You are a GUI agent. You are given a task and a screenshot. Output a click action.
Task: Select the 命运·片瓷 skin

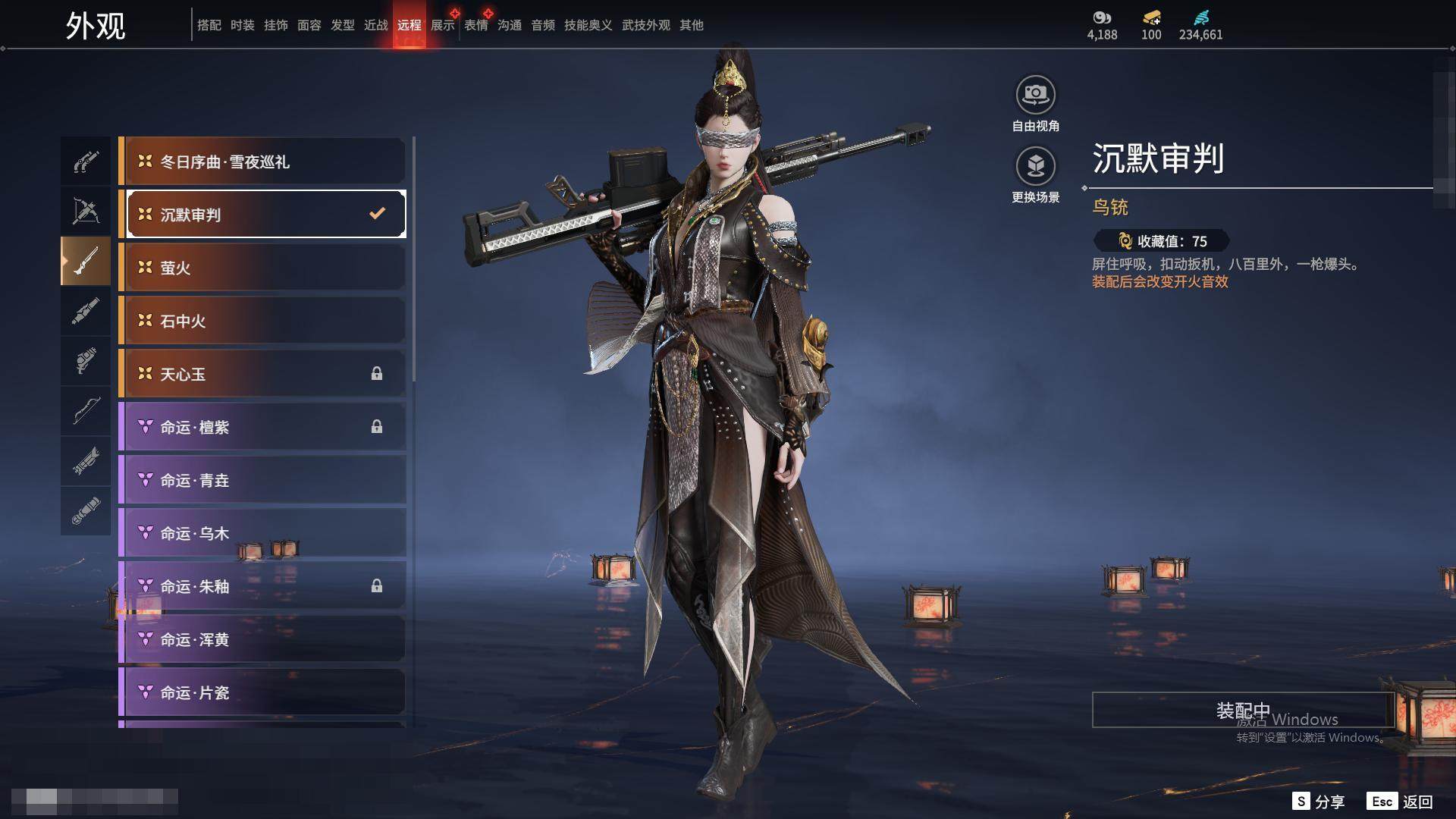[264, 692]
